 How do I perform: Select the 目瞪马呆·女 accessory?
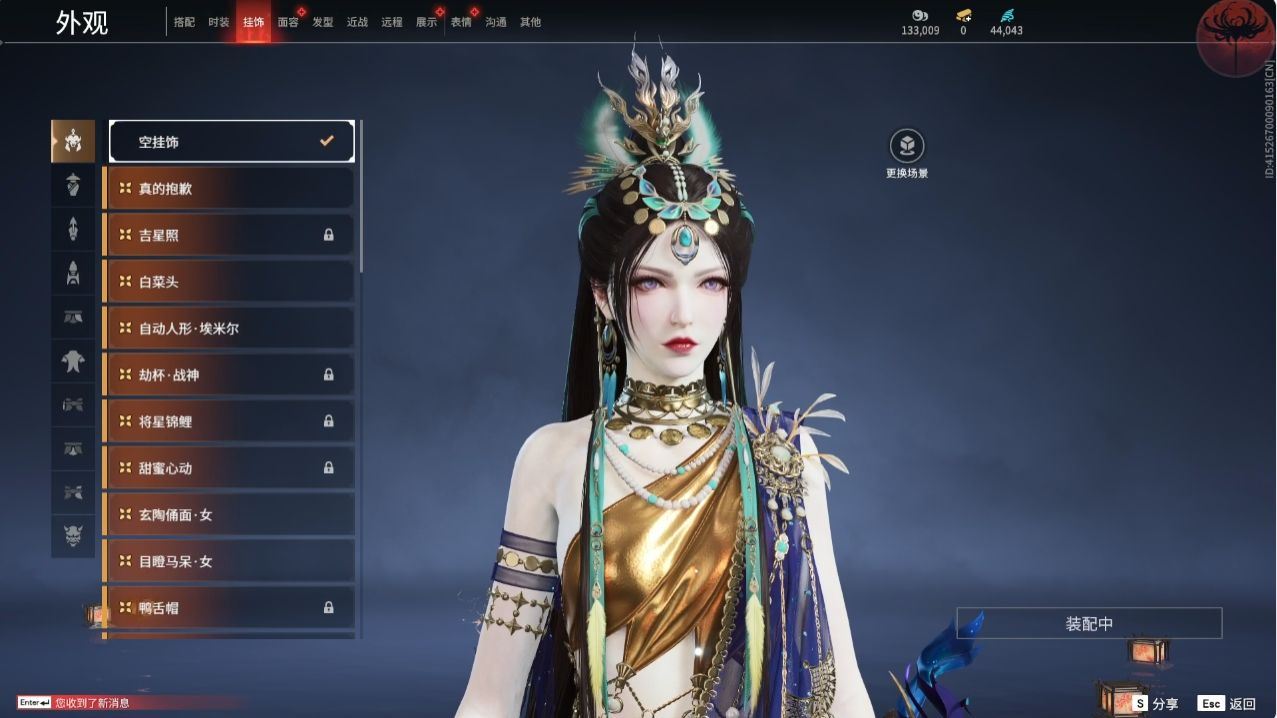point(231,561)
